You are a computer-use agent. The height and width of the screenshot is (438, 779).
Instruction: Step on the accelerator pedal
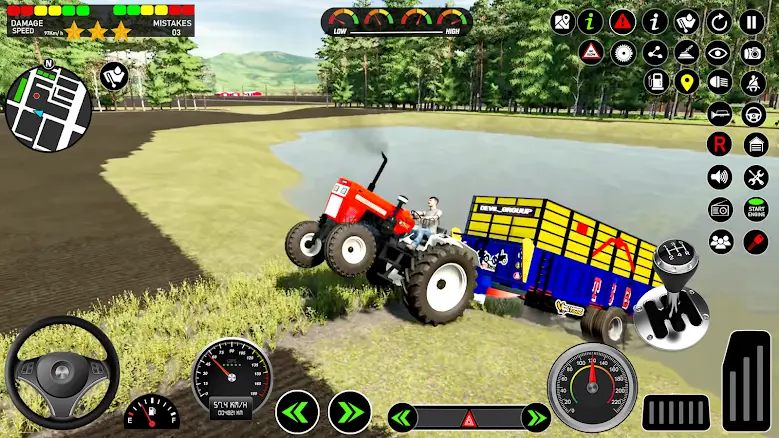pyautogui.click(x=747, y=381)
